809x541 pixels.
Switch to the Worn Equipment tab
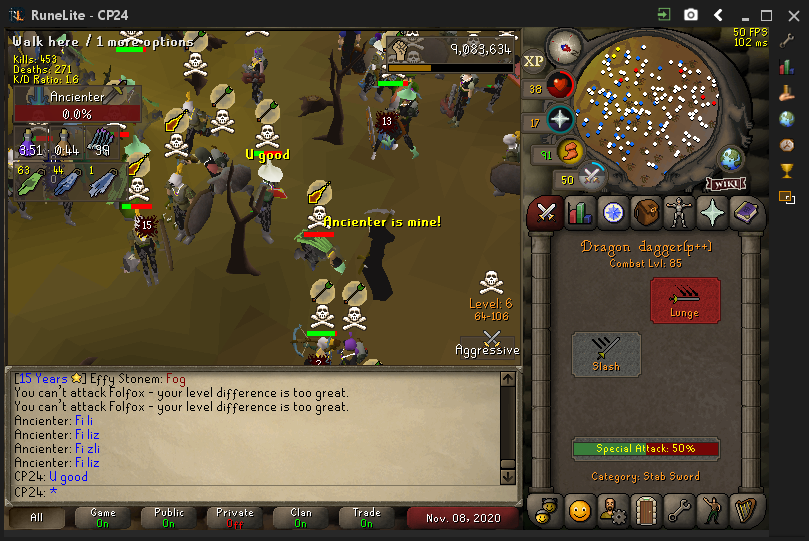[679, 213]
